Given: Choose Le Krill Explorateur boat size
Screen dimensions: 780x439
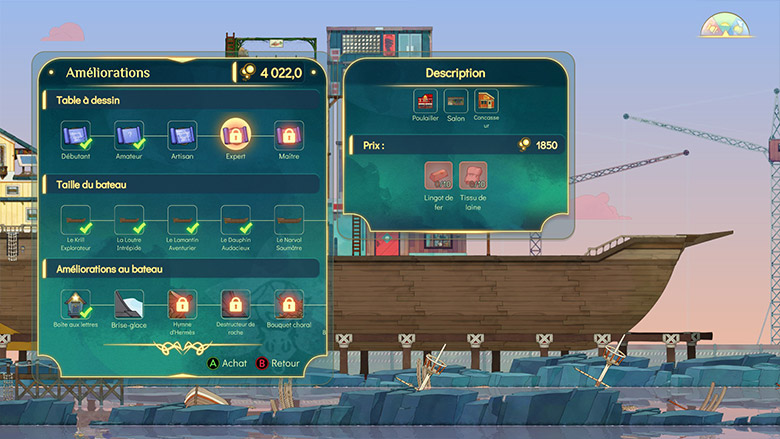Looking at the screenshot, I should [77, 219].
